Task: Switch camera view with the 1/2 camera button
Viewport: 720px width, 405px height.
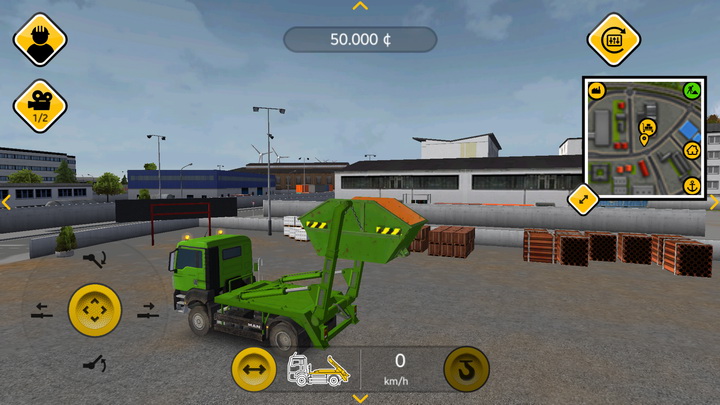Action: click(x=40, y=105)
